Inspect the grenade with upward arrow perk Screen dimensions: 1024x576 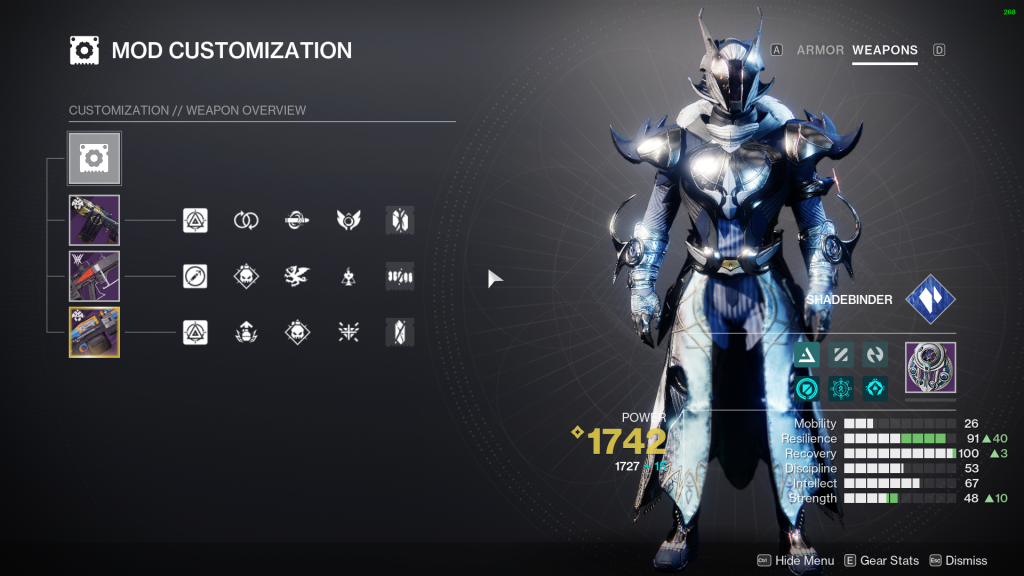[x=246, y=332]
